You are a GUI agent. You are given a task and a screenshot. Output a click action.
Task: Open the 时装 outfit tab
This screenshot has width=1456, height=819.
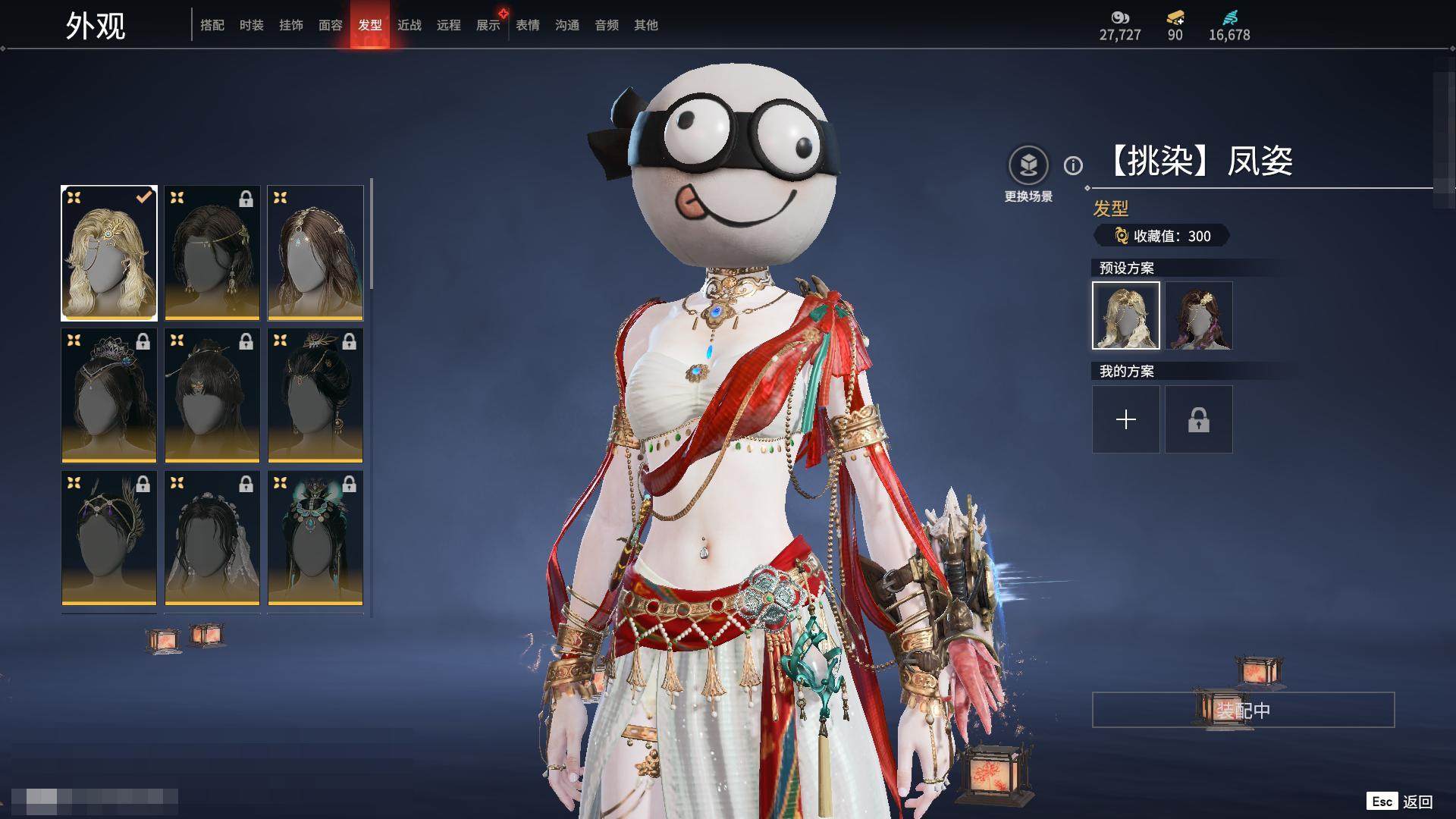point(252,25)
